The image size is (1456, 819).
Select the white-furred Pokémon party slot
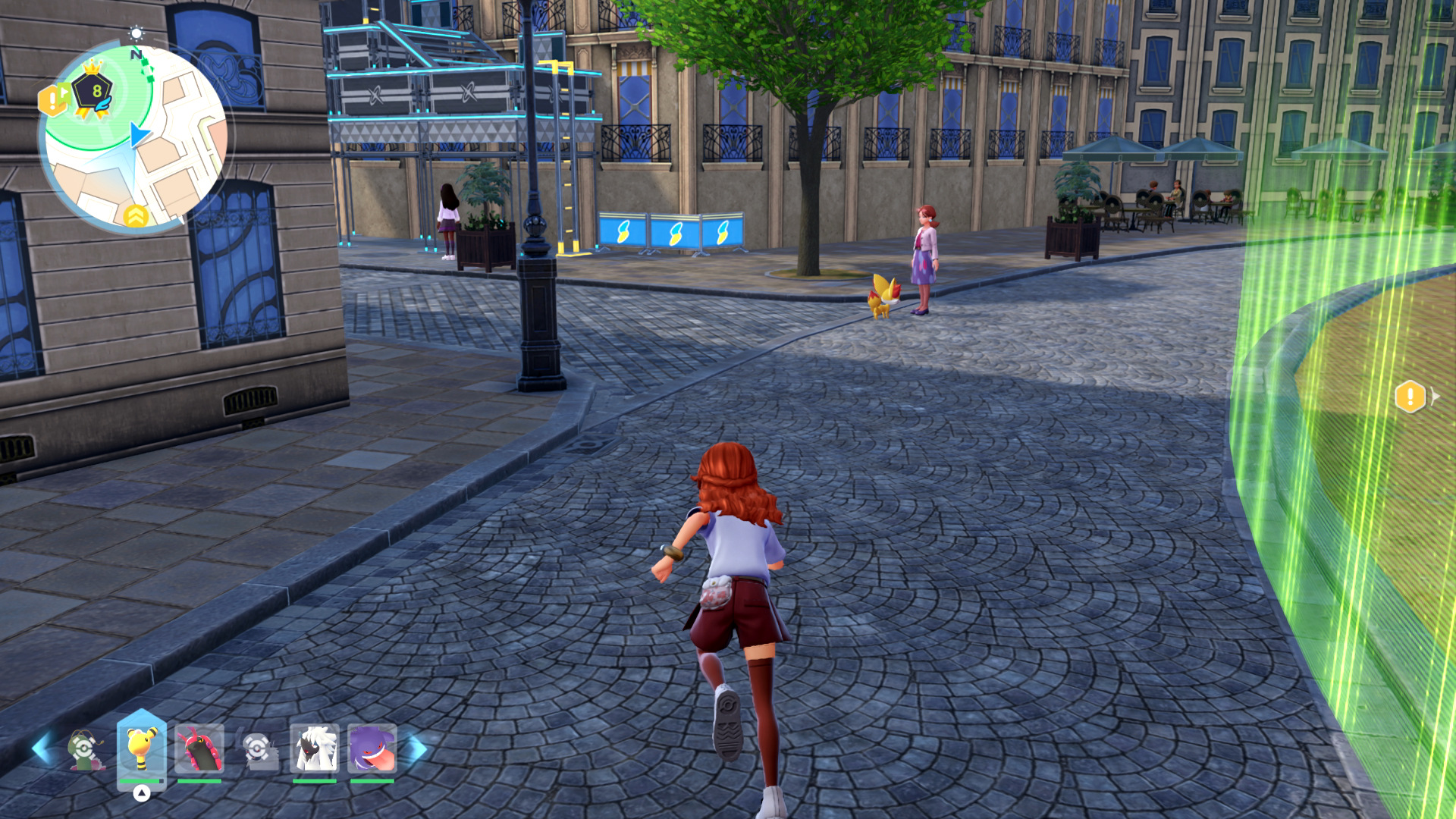pyautogui.click(x=314, y=749)
